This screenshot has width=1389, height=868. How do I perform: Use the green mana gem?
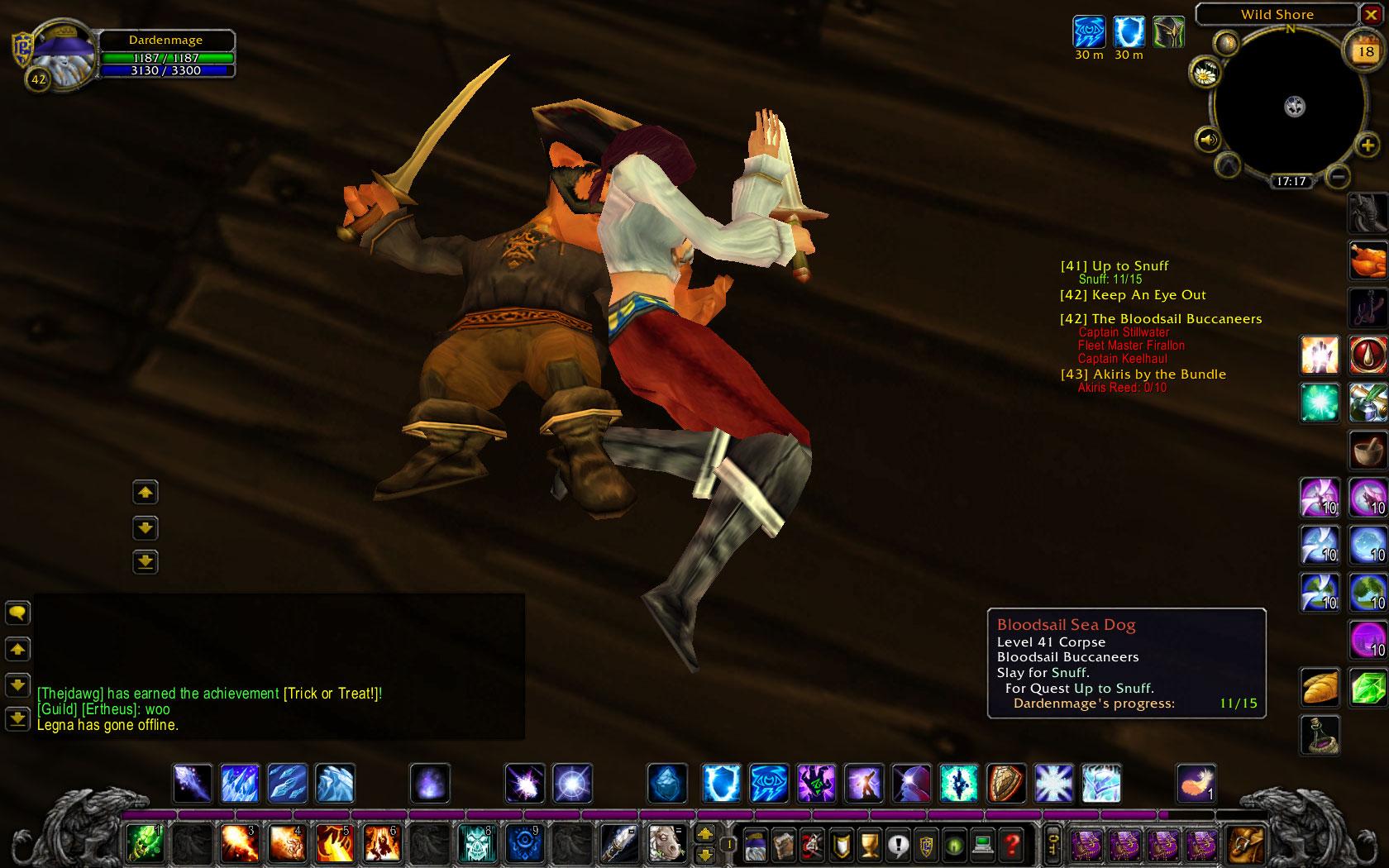click(1368, 687)
